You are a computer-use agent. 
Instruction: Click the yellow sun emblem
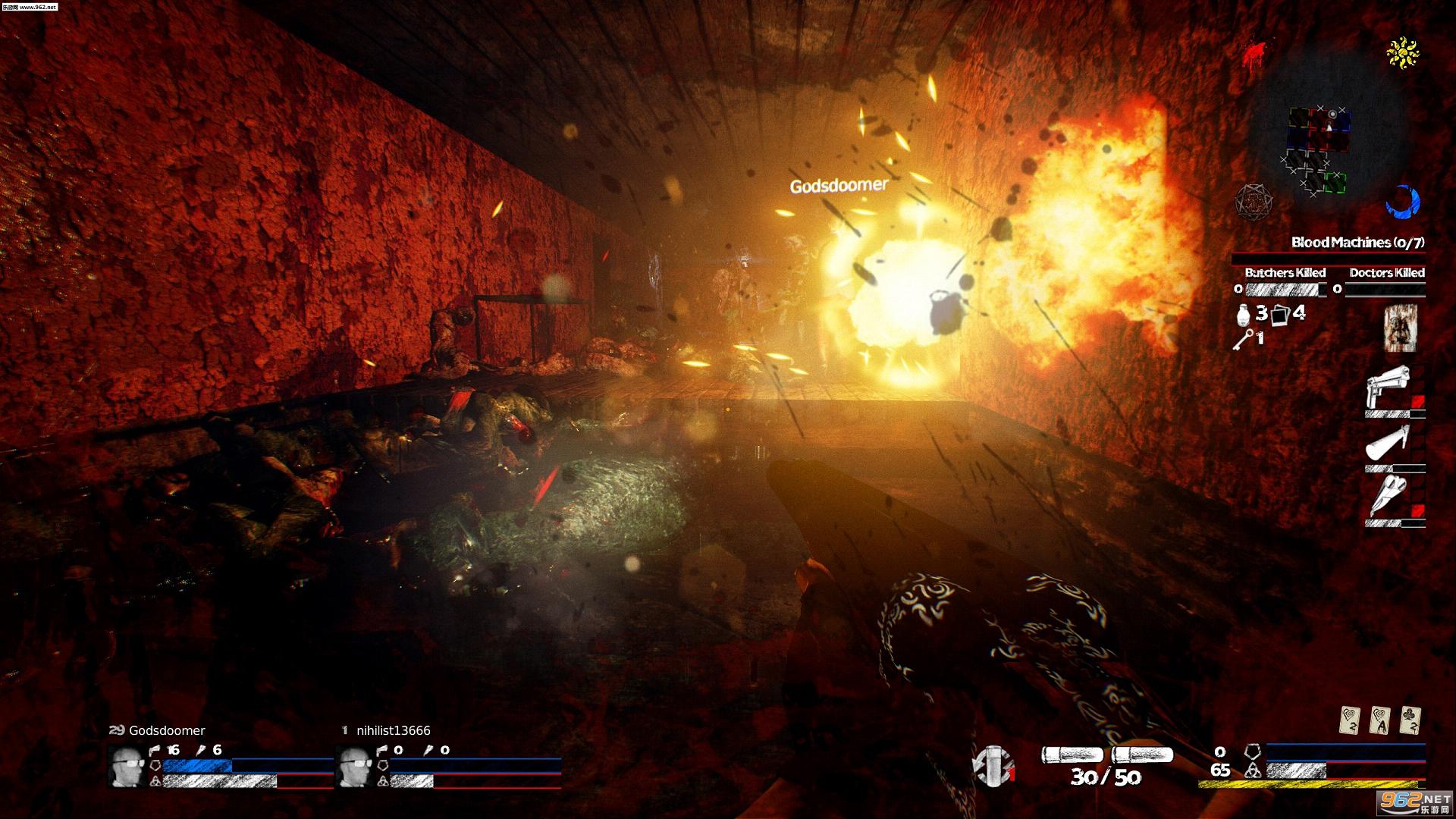[1403, 52]
